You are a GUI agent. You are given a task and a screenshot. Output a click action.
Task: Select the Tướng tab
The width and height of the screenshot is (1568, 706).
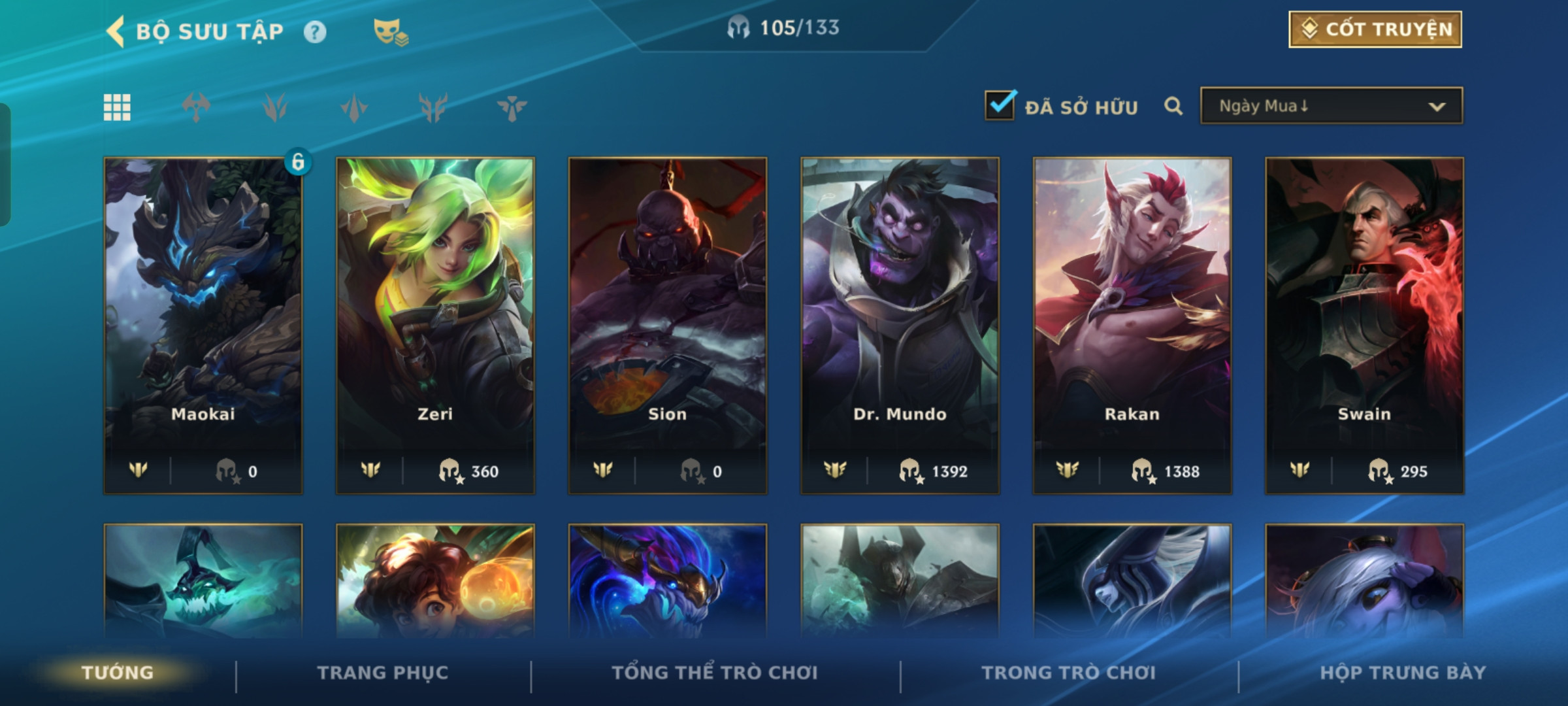118,673
